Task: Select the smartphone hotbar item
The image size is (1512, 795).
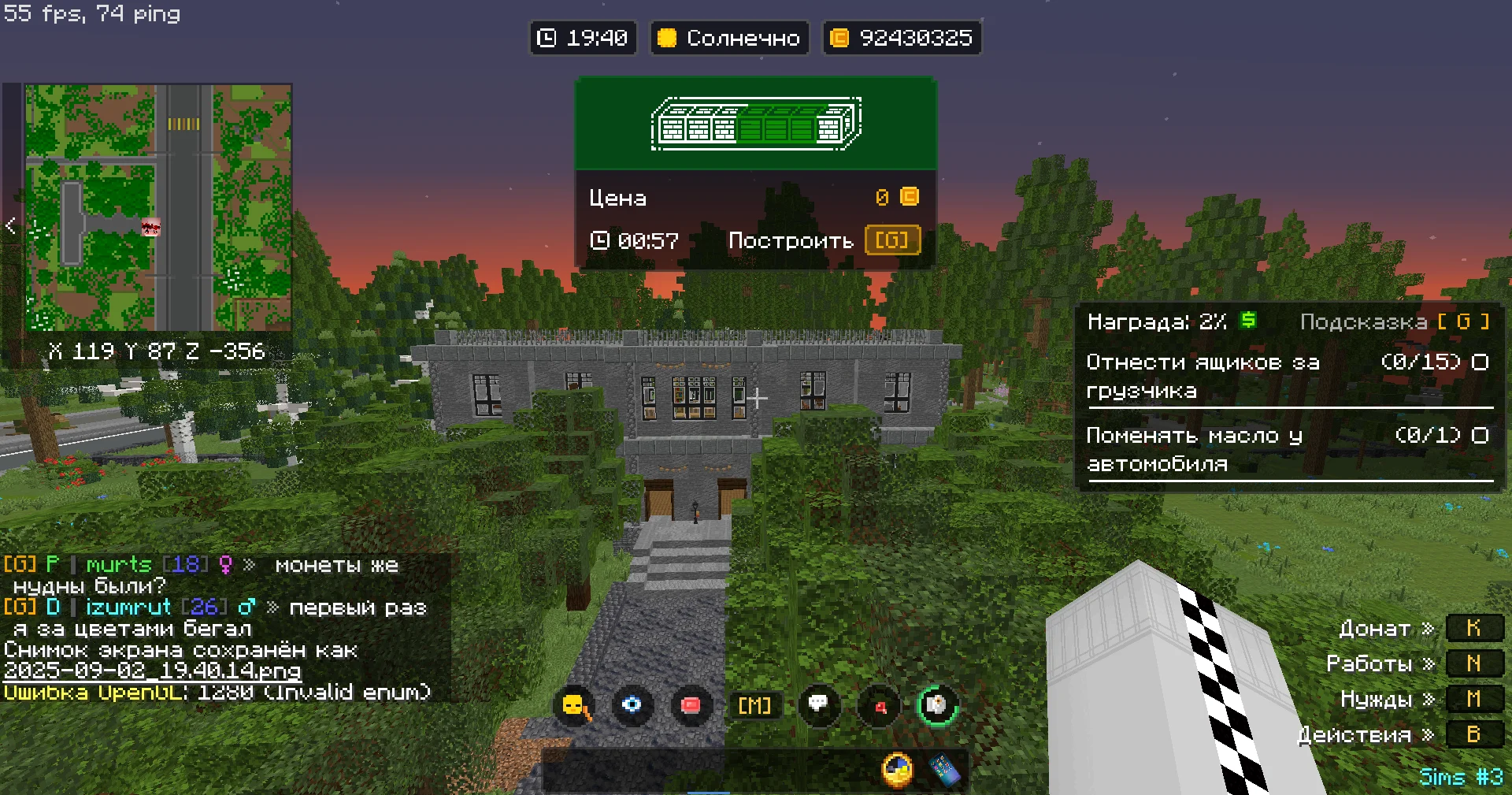Action: tap(945, 770)
